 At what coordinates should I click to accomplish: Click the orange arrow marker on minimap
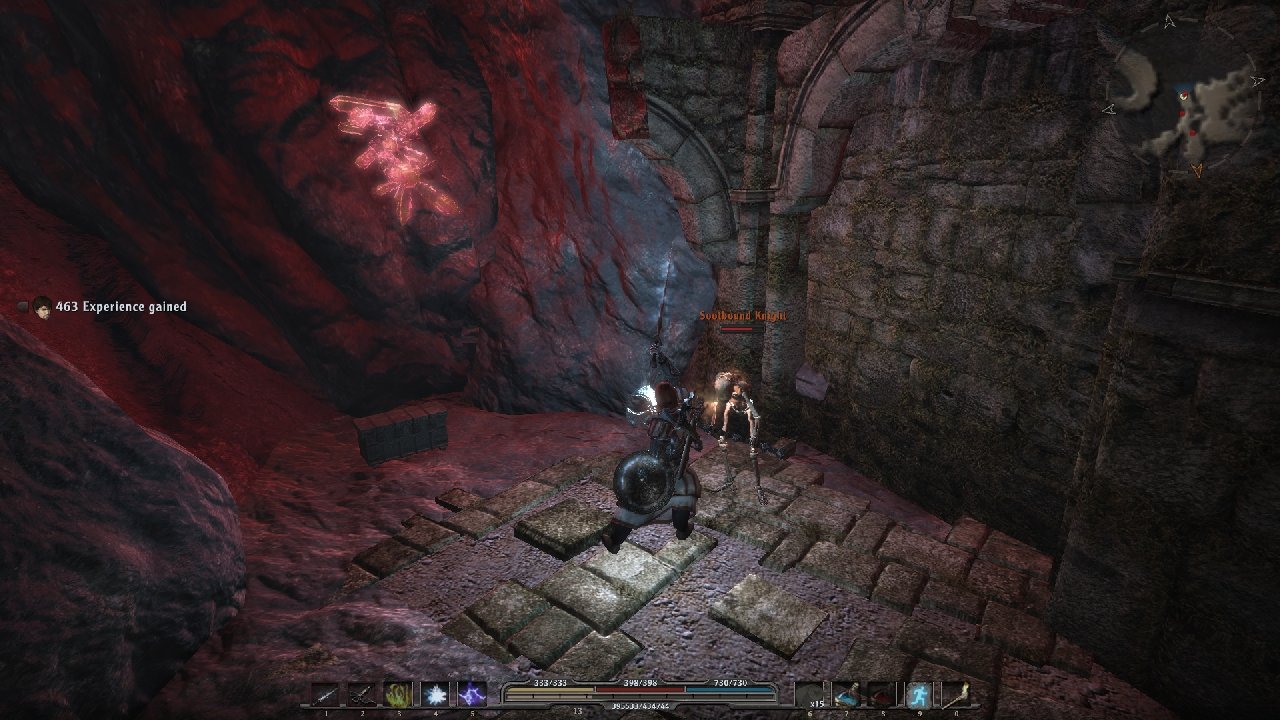(1197, 172)
